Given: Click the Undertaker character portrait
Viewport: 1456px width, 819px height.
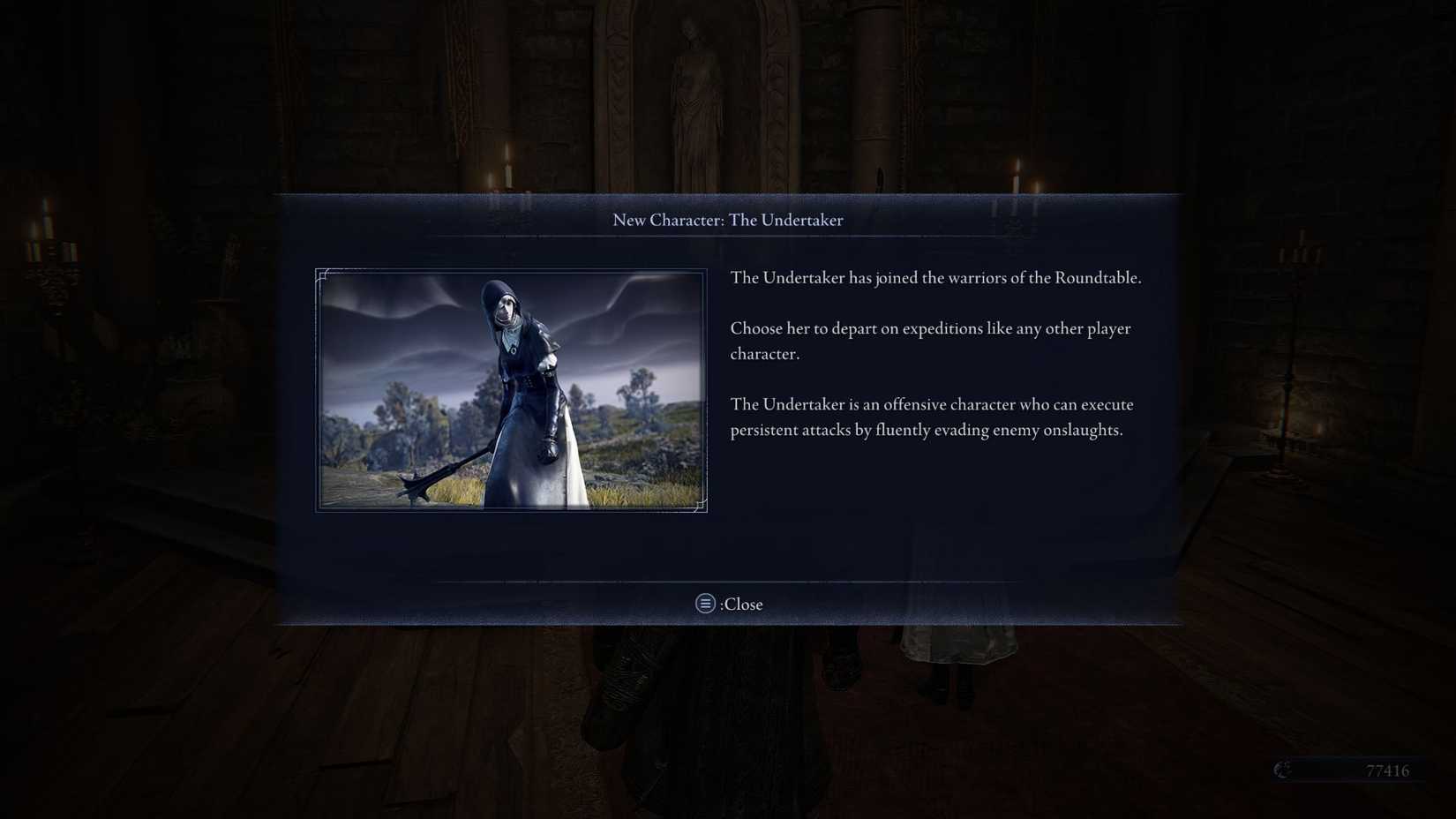Looking at the screenshot, I should pyautogui.click(x=512, y=388).
